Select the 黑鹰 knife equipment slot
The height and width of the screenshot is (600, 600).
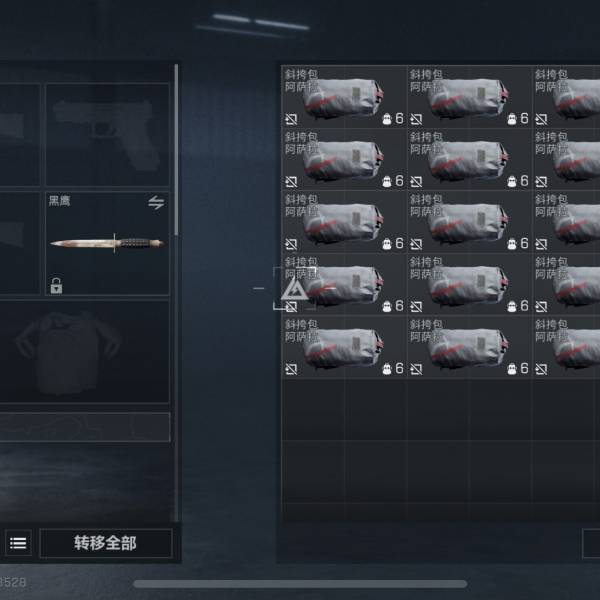pos(107,244)
